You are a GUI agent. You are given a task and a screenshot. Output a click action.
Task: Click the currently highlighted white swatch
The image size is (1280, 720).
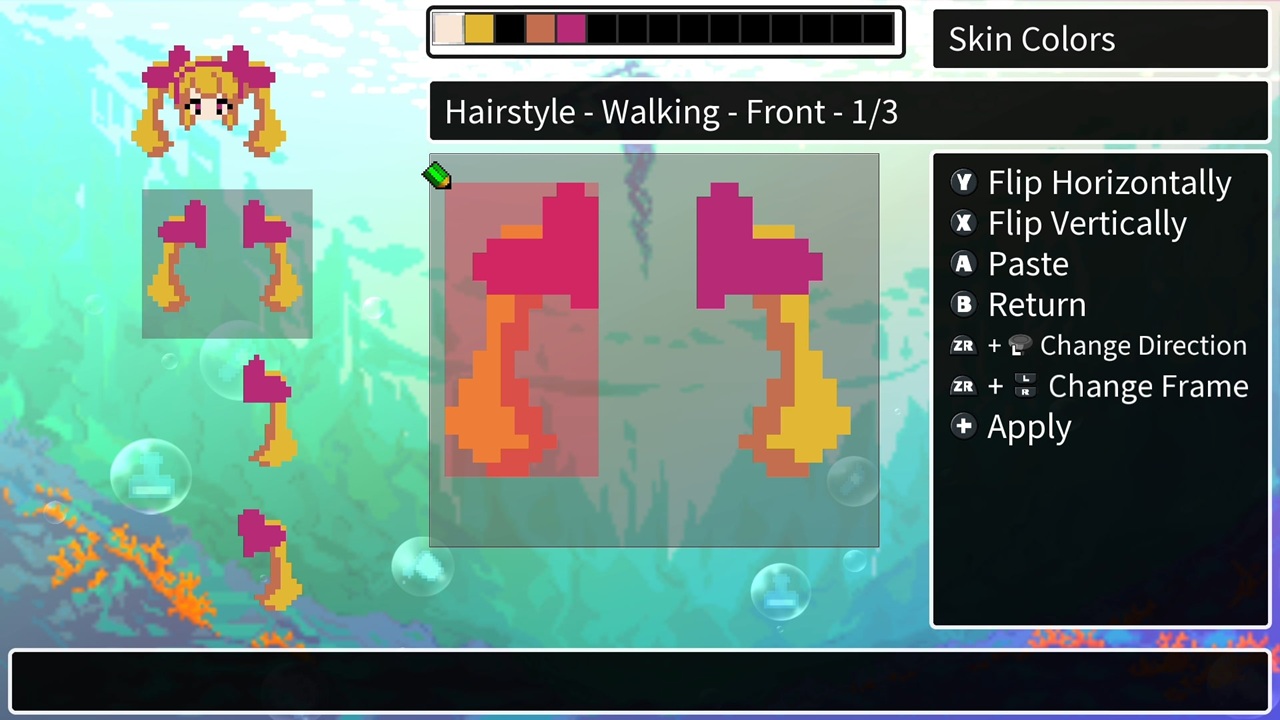coord(449,30)
